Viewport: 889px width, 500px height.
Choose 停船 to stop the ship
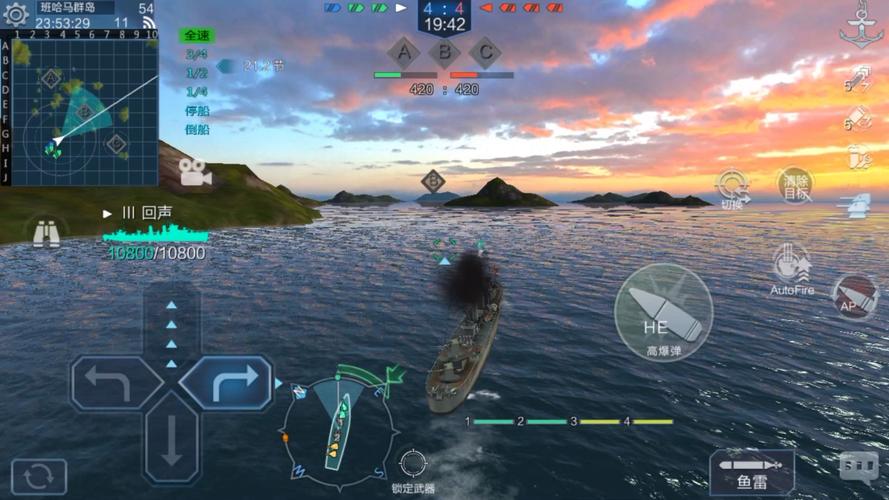pos(197,111)
